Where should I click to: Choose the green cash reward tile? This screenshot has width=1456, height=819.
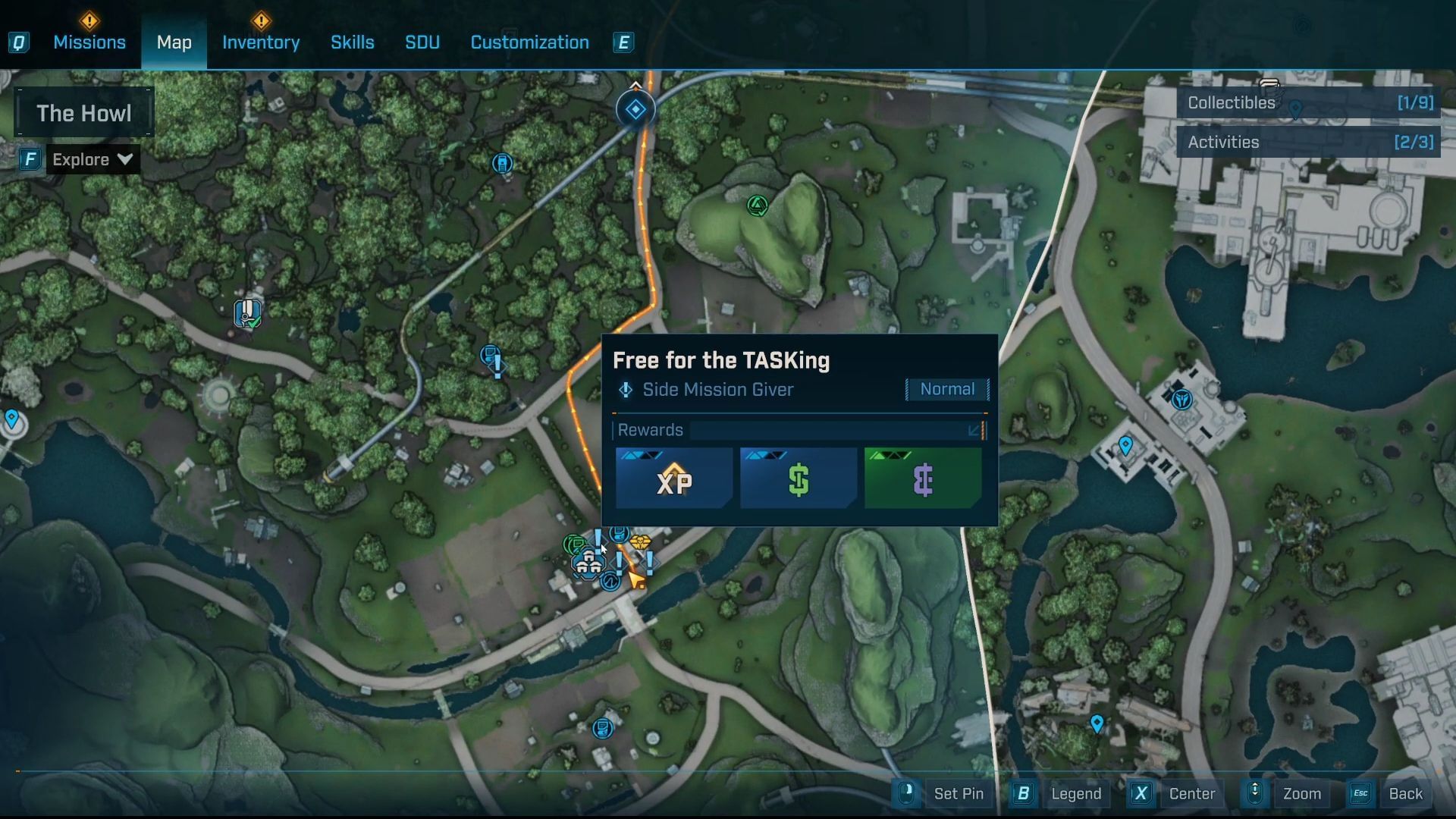[x=799, y=479]
